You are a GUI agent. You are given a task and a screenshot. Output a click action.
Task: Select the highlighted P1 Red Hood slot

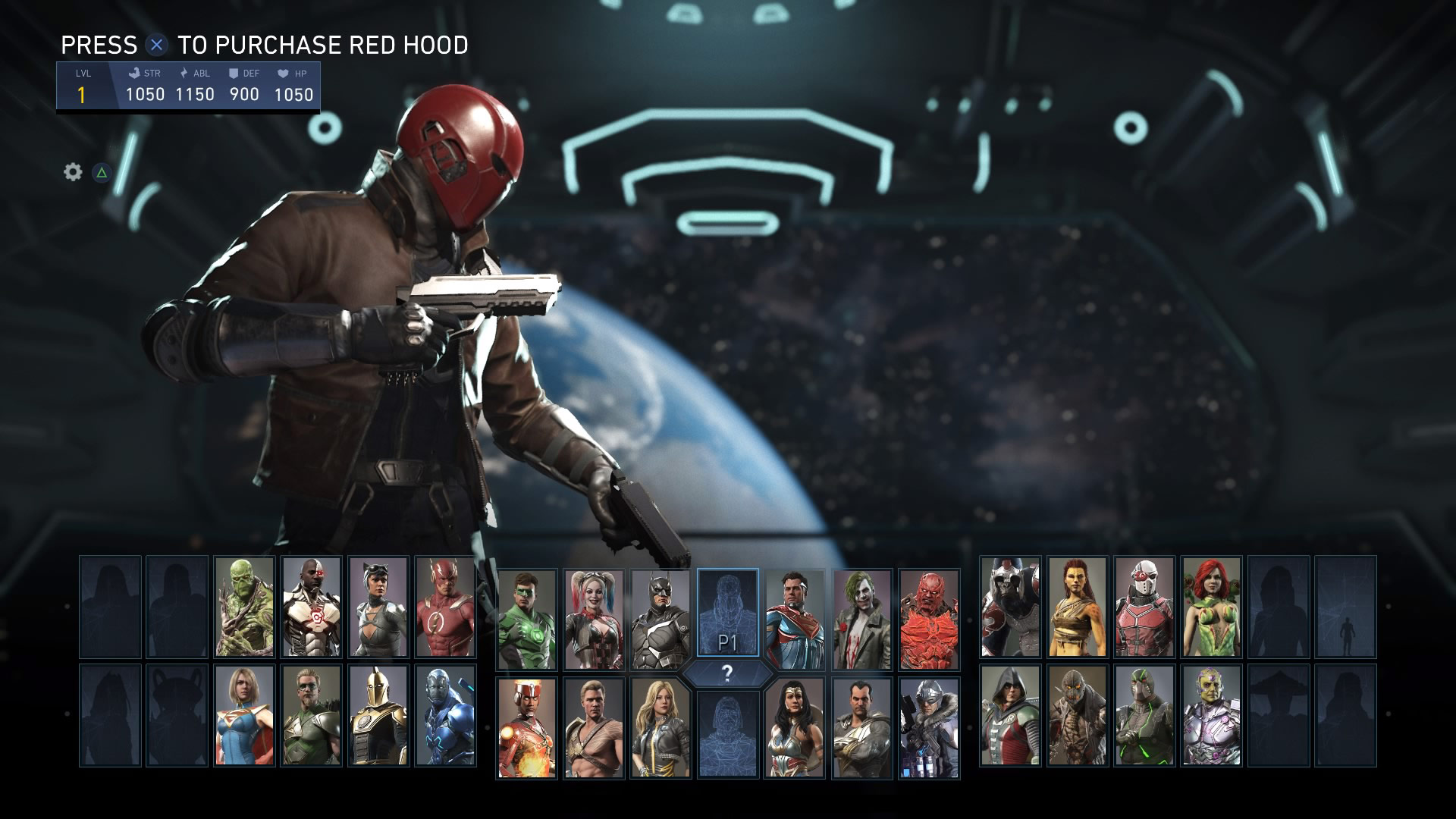pos(727,613)
